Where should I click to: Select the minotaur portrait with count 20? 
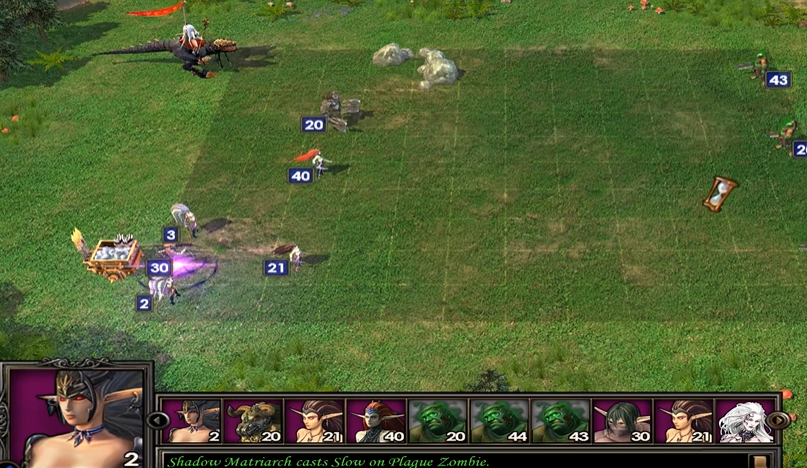pos(252,421)
